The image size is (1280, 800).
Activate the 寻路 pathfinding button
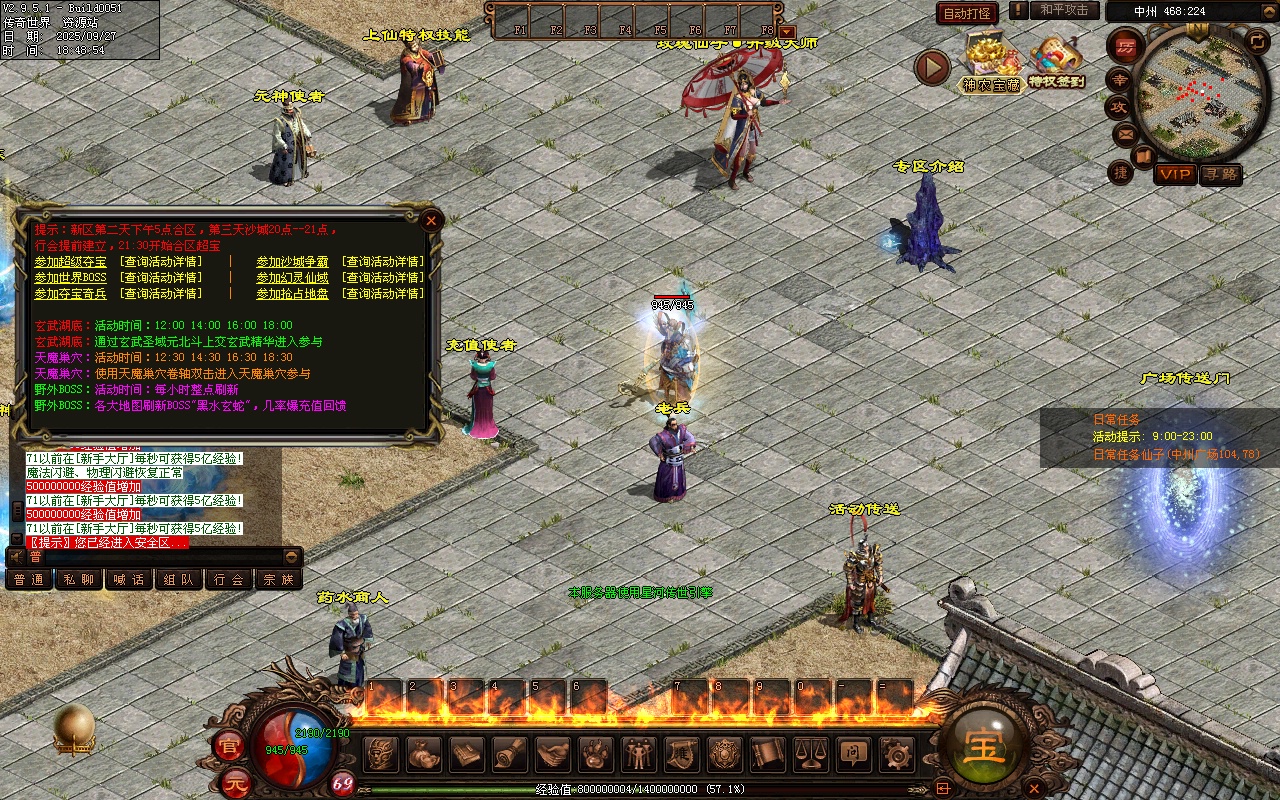(1220, 174)
